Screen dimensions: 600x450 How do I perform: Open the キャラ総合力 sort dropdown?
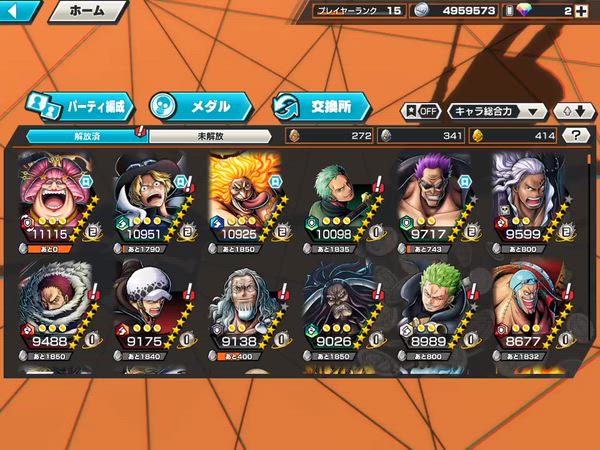pyautogui.click(x=497, y=111)
